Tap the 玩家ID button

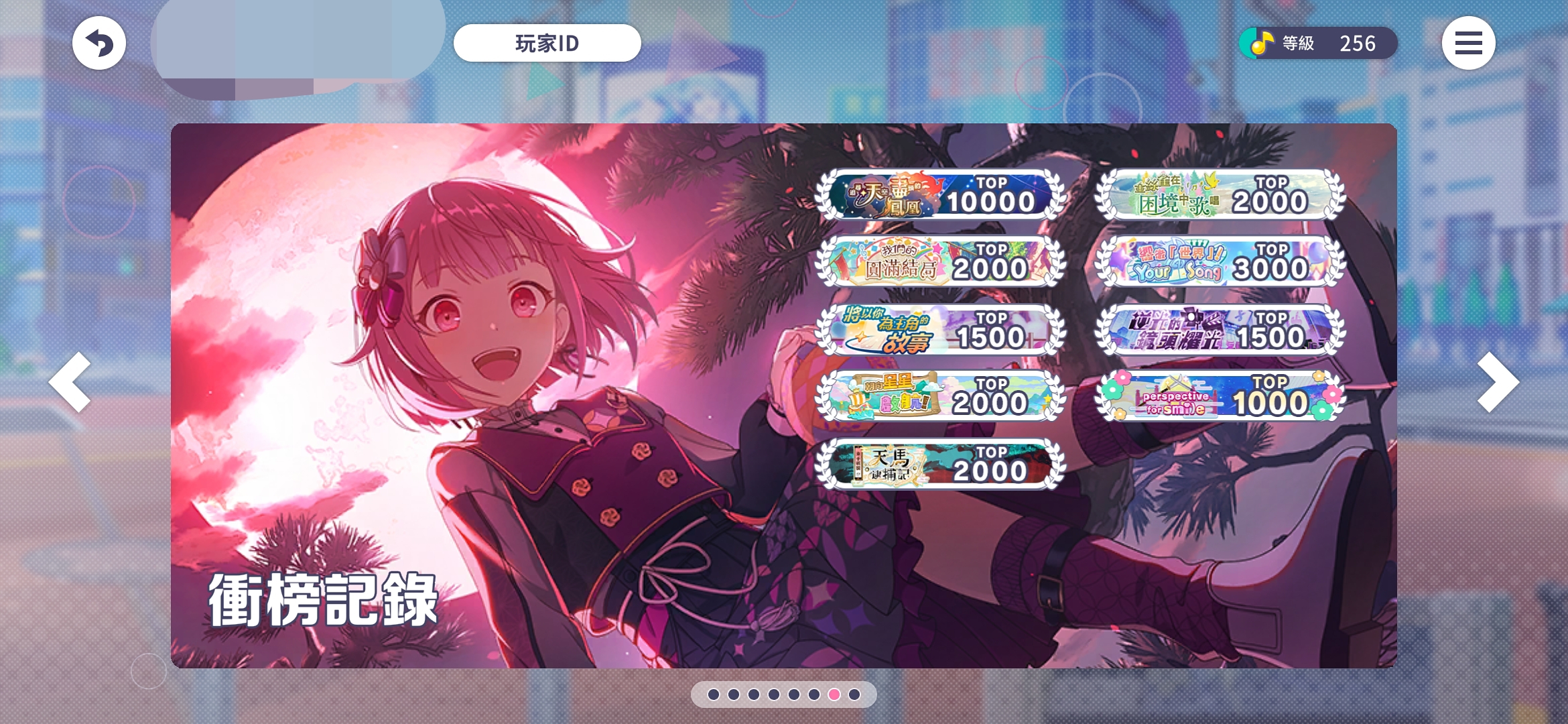click(547, 44)
